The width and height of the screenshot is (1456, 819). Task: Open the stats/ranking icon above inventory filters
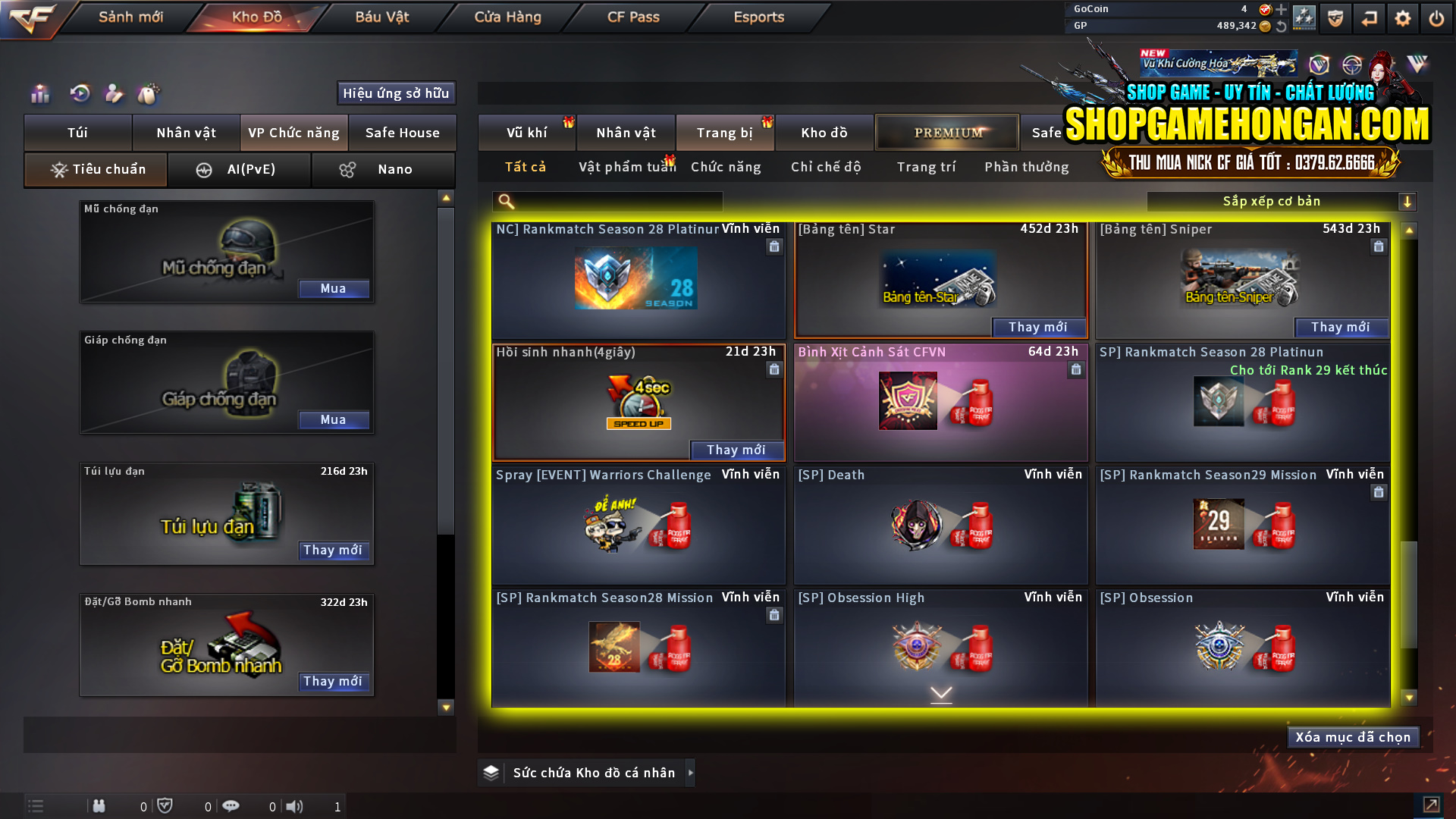pyautogui.click(x=39, y=94)
